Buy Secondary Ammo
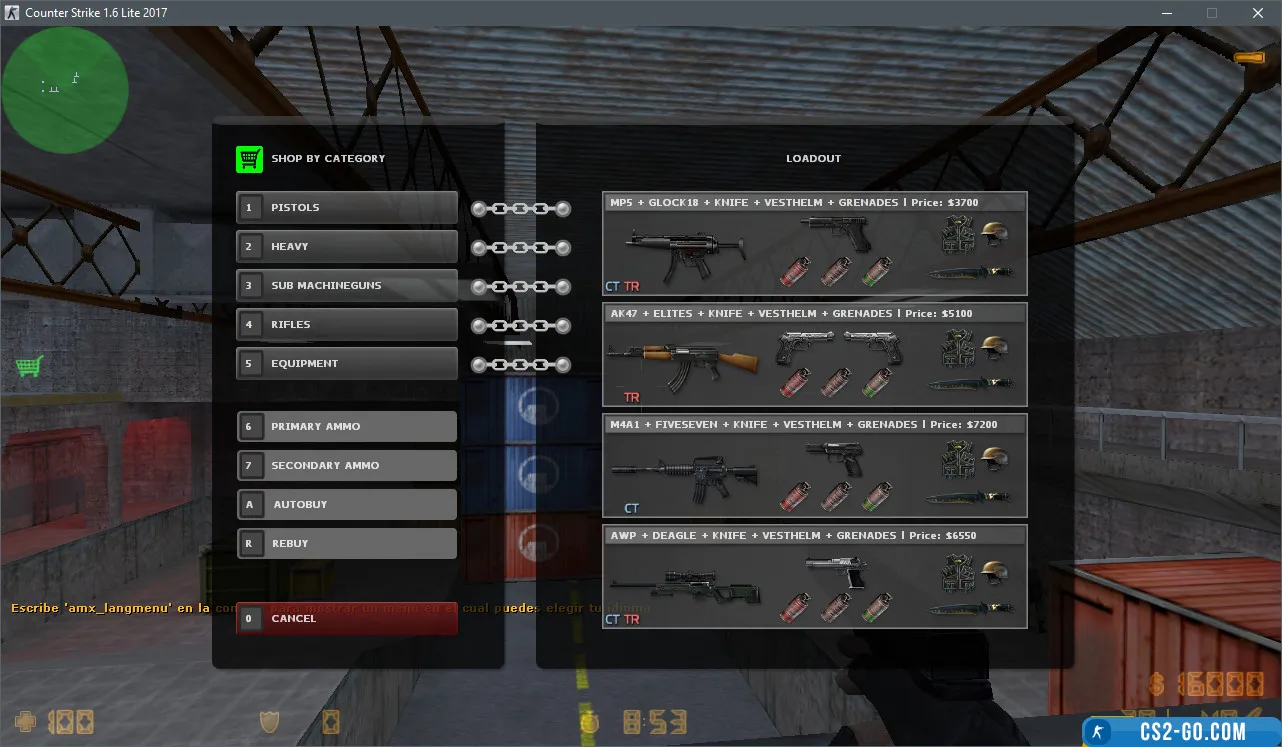Image resolution: width=1282 pixels, height=747 pixels. pos(347,466)
